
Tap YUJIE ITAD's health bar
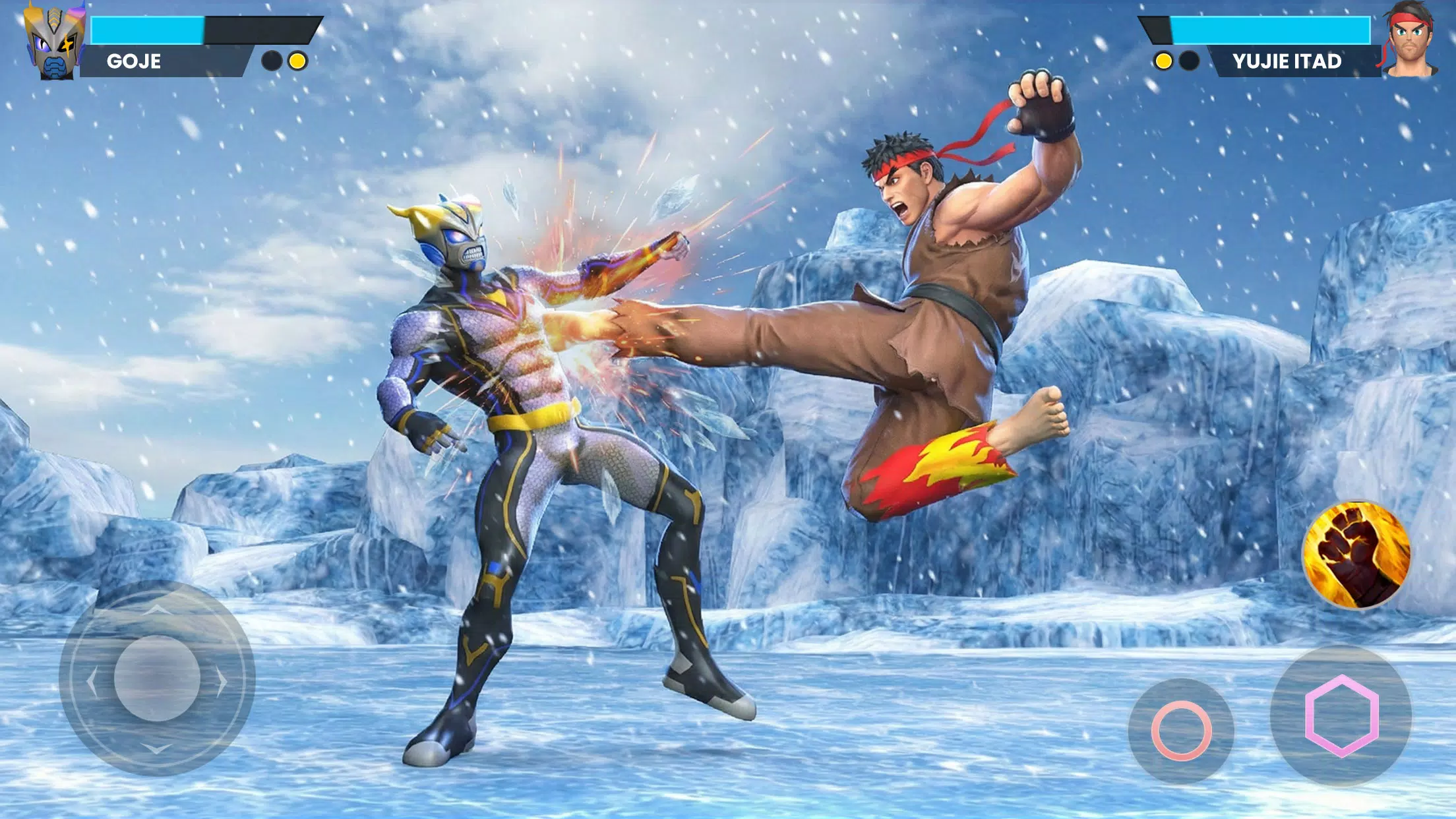tap(1273, 29)
